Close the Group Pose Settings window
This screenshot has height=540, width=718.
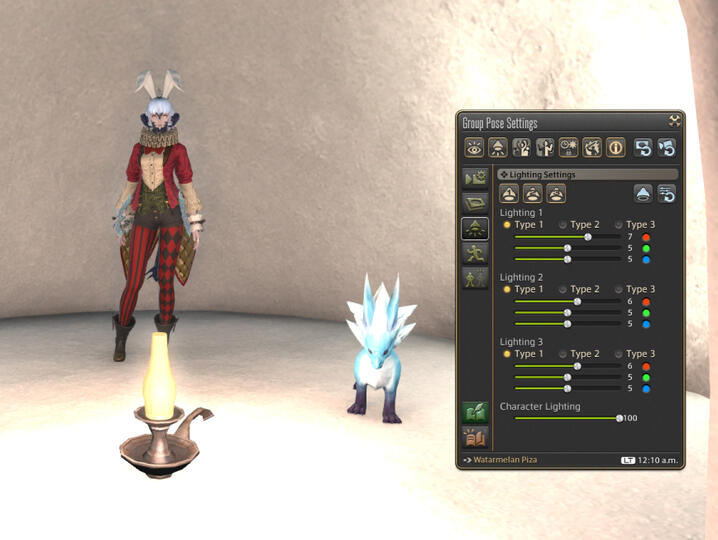tap(675, 120)
